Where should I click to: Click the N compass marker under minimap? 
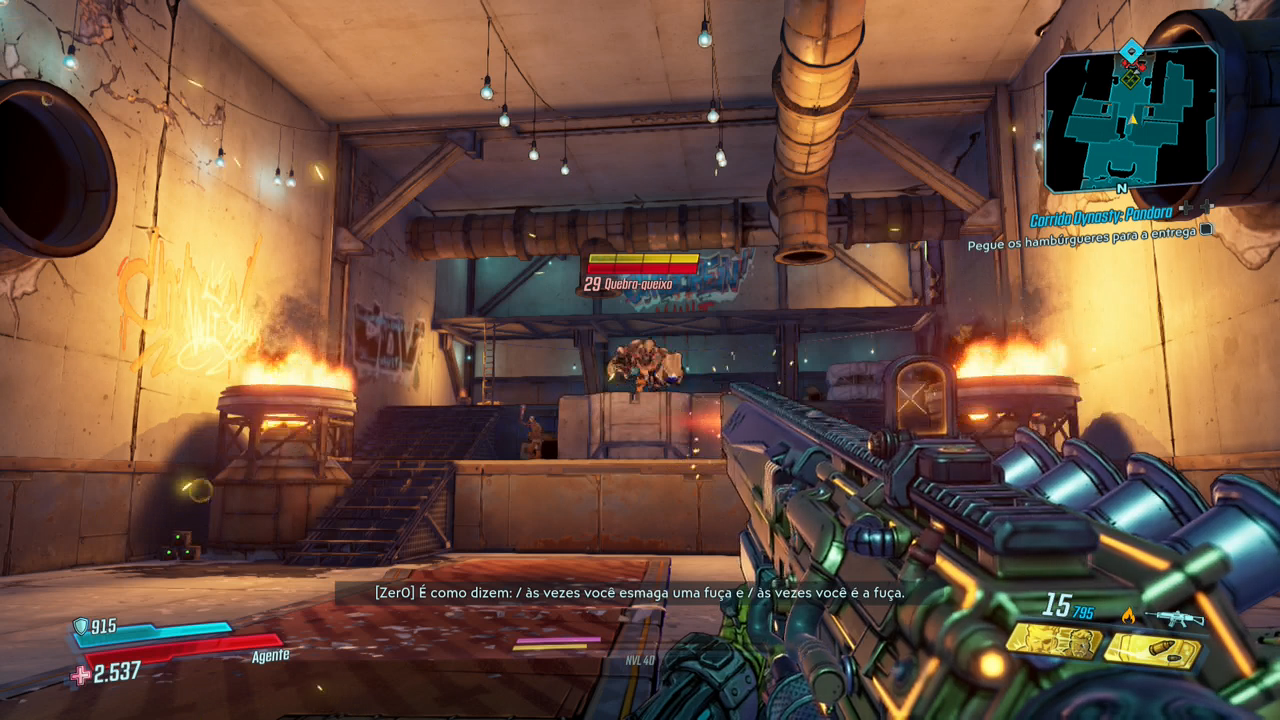pos(1122,188)
